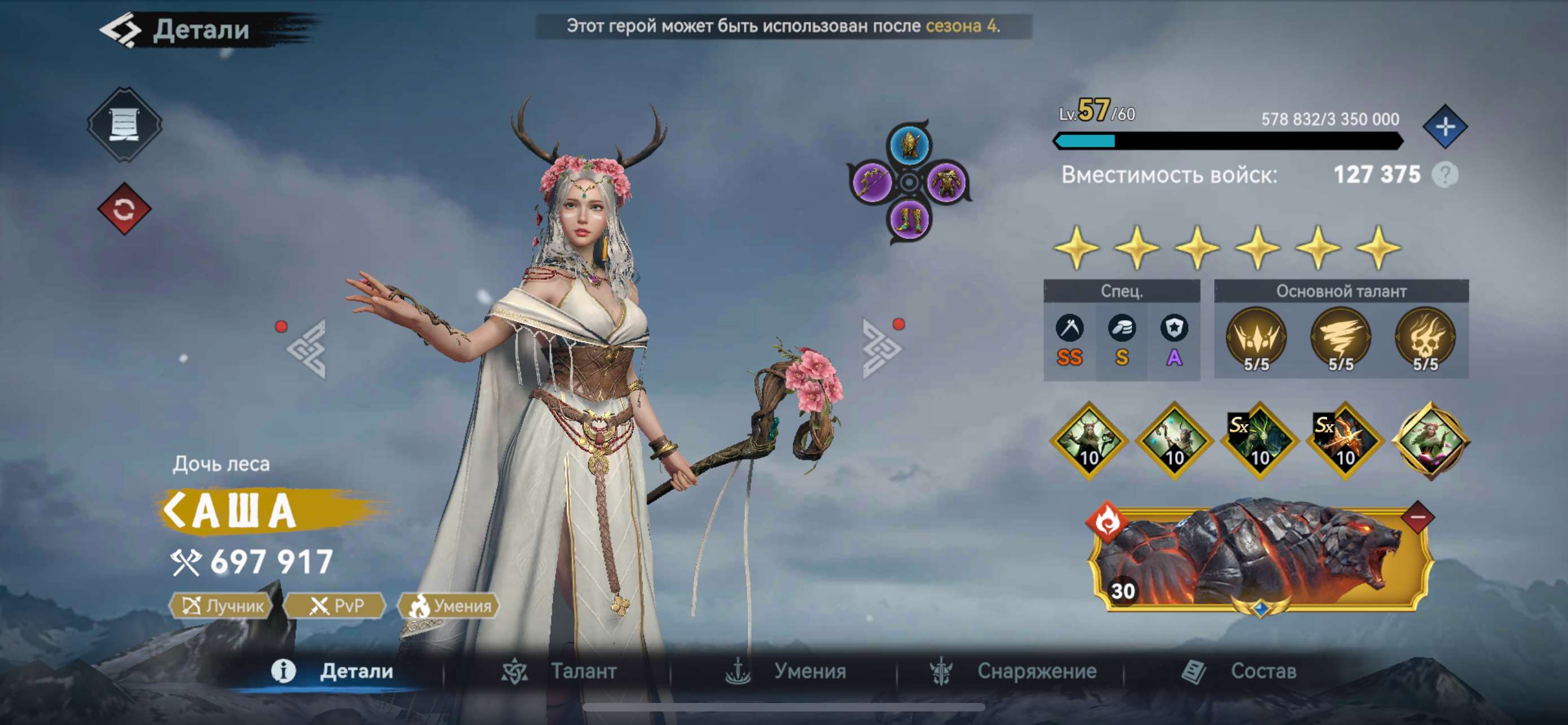This screenshot has width=1568, height=725.
Task: Add hero experience with the plus button
Action: 1444,127
